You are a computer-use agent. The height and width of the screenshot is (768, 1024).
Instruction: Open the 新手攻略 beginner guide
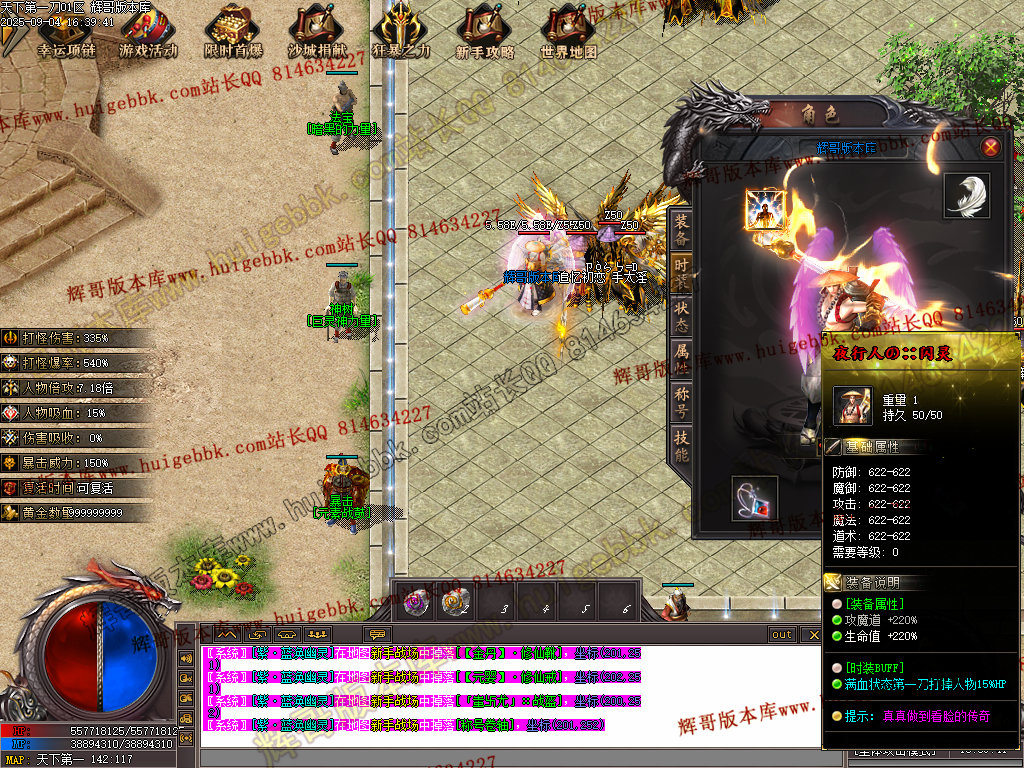click(x=485, y=32)
